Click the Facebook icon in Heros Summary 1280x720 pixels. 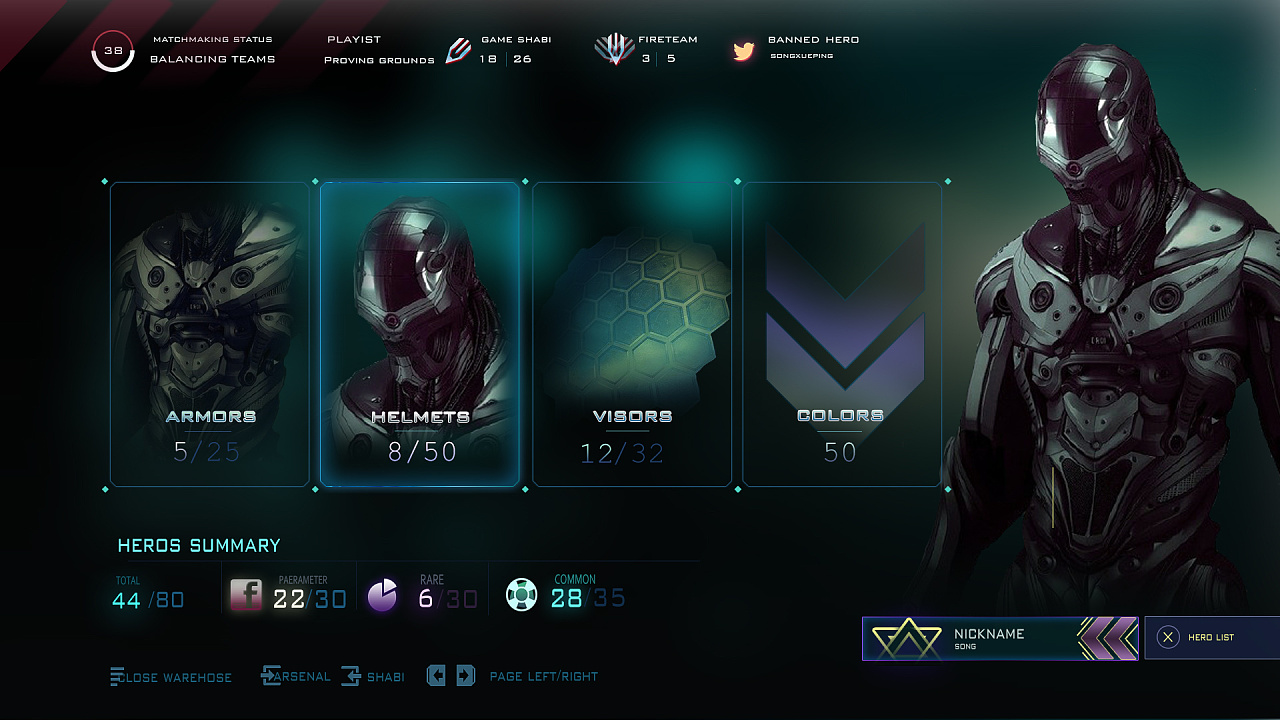tap(246, 595)
